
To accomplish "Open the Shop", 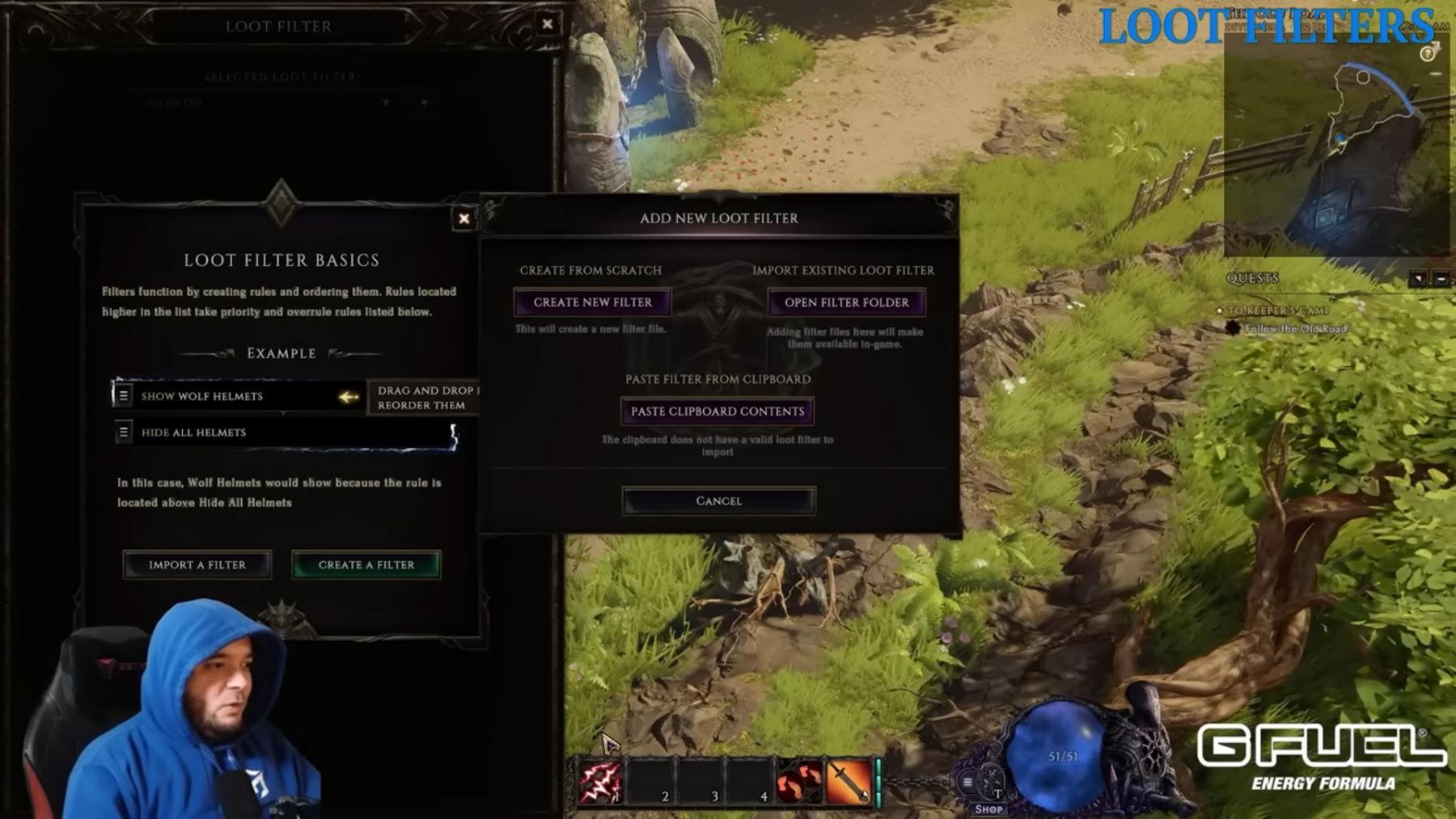I will 988,808.
